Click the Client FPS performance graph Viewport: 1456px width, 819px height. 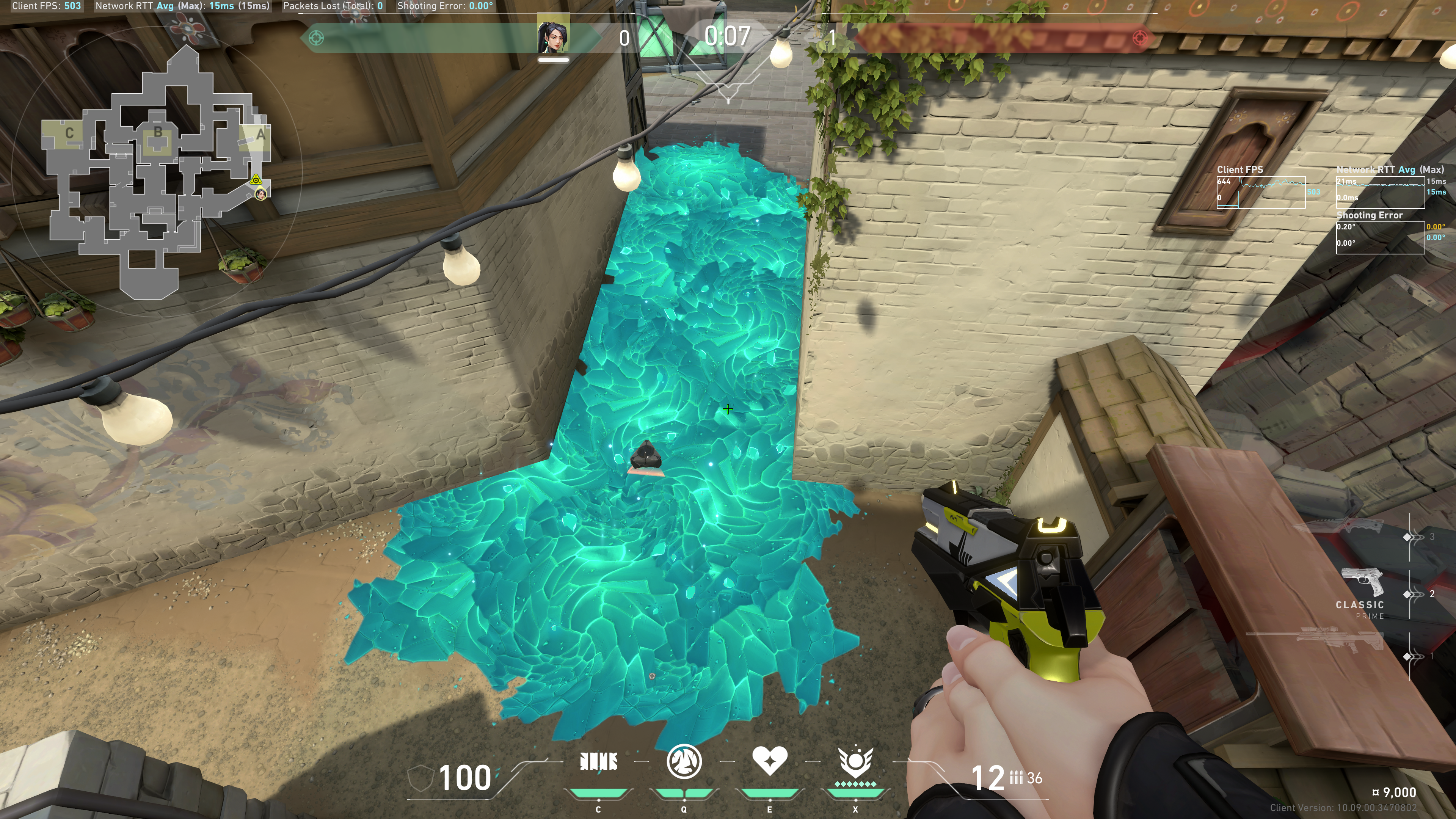pos(1260,192)
